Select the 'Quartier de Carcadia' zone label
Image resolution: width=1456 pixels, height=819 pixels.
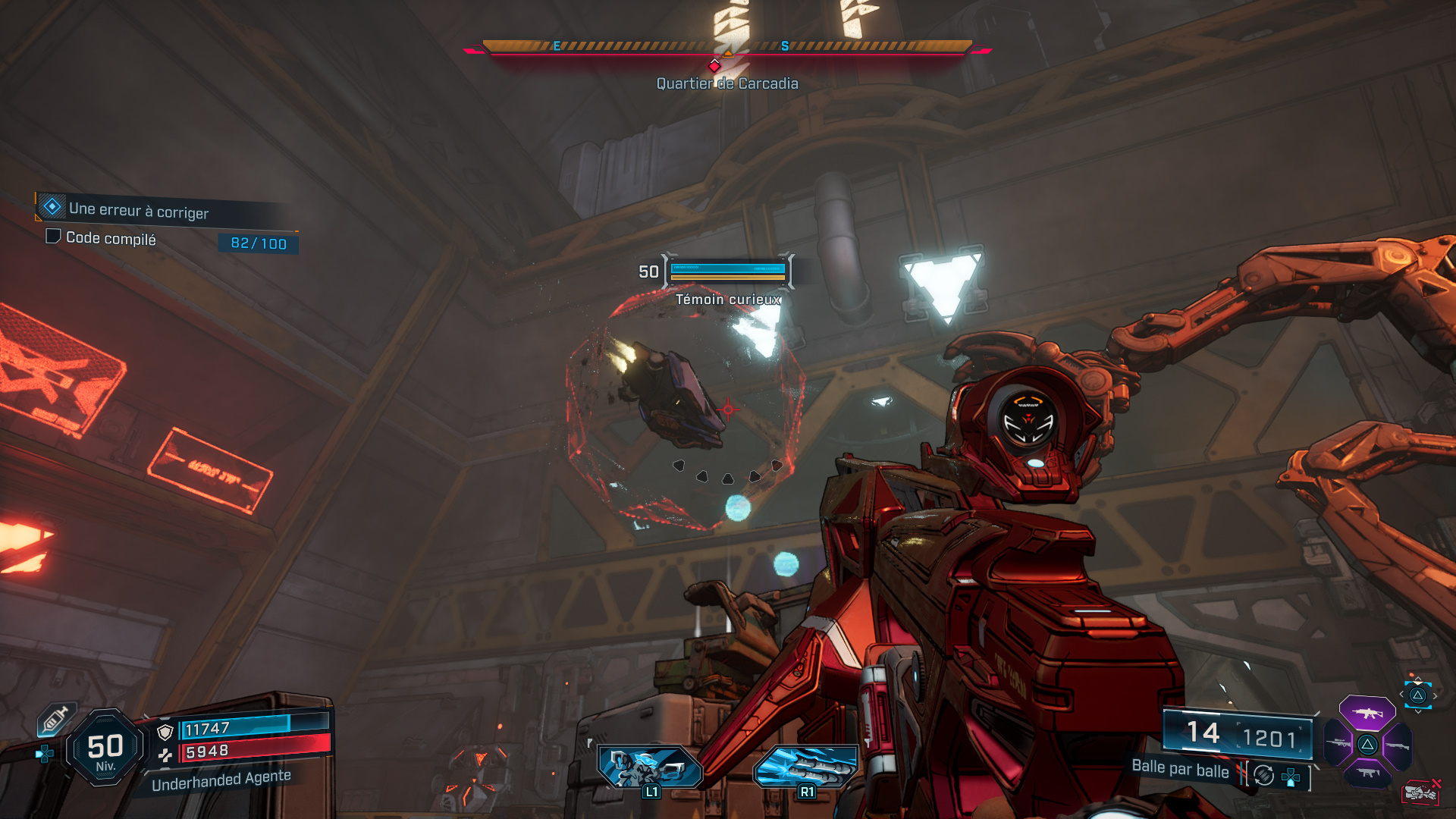pos(727,83)
